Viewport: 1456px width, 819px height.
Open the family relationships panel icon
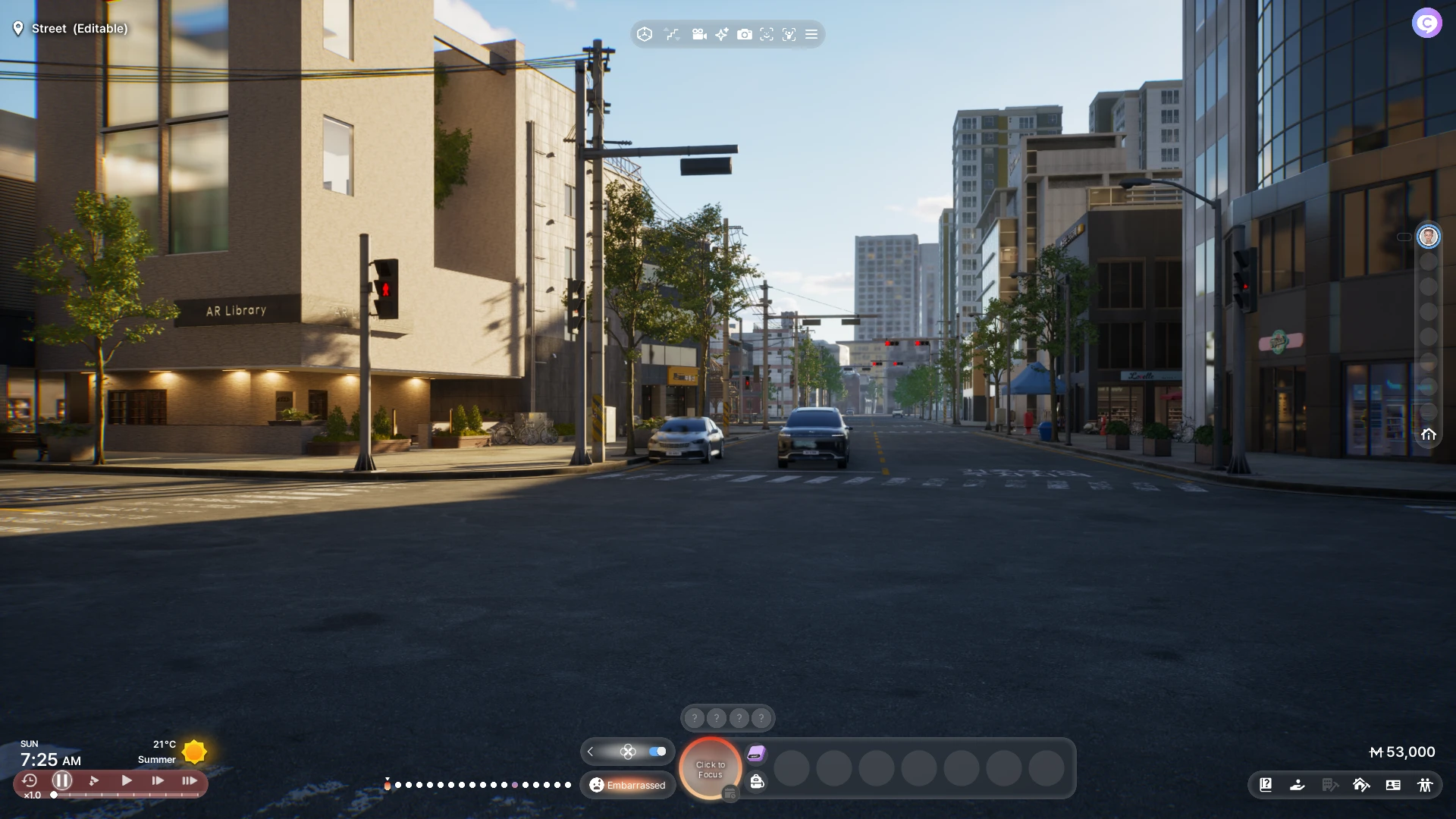click(1425, 785)
